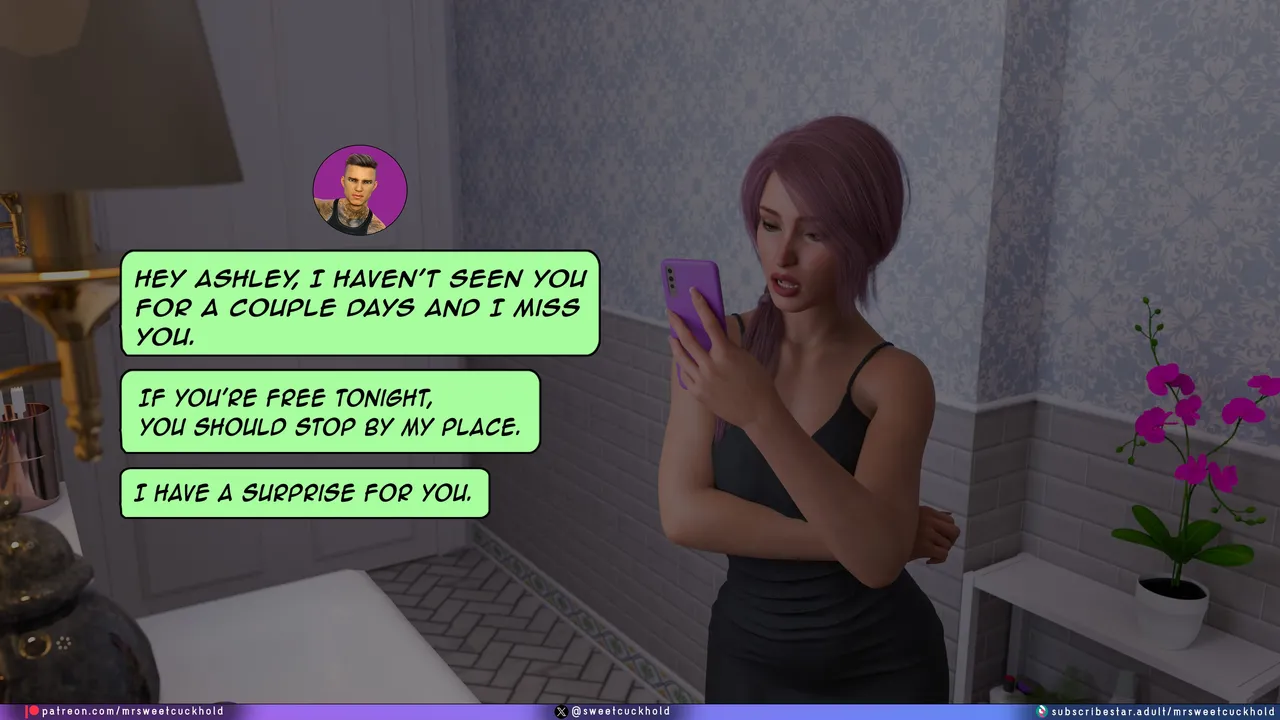The height and width of the screenshot is (720, 1280).
Task: Visit the @sweetcuckhold X profile link
Action: click(612, 711)
